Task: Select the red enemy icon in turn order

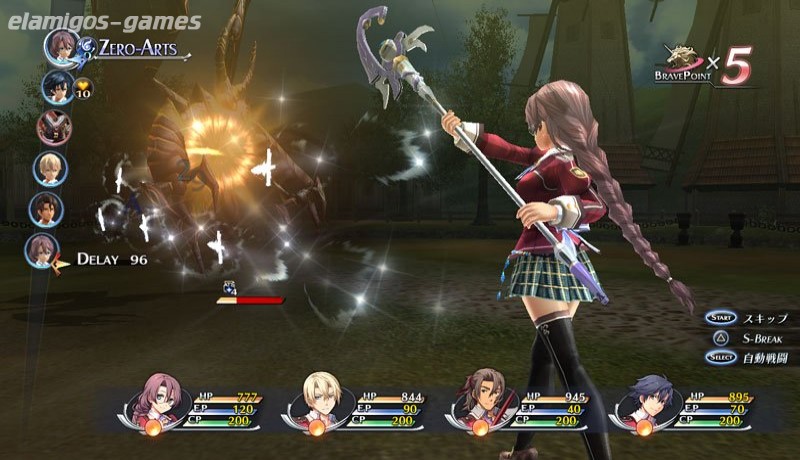Action: [x=53, y=127]
